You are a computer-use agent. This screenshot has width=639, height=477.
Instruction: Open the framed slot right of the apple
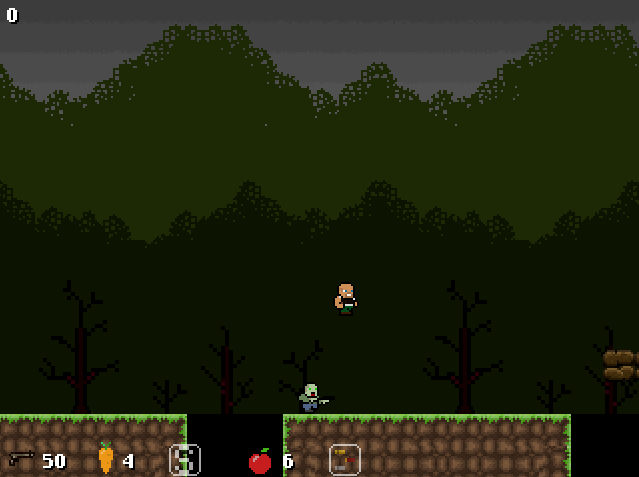344,459
